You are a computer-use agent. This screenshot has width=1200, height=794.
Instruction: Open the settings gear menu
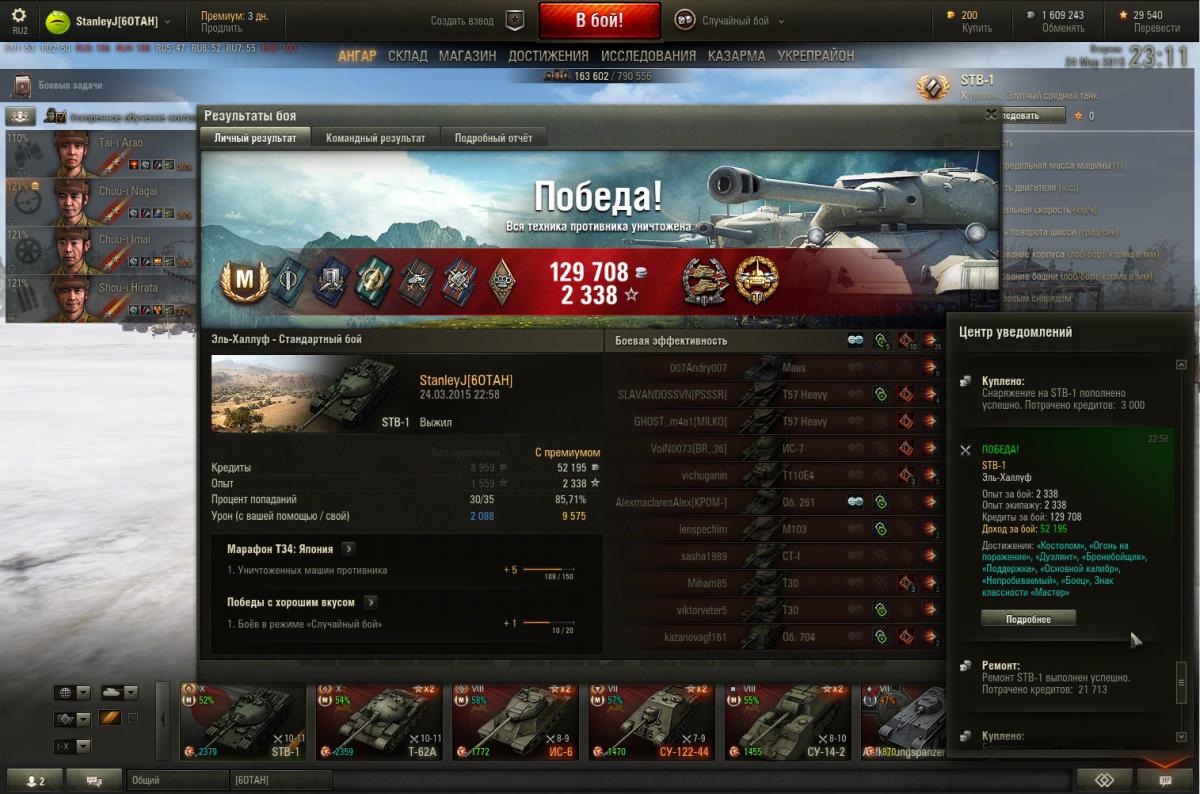pos(19,16)
